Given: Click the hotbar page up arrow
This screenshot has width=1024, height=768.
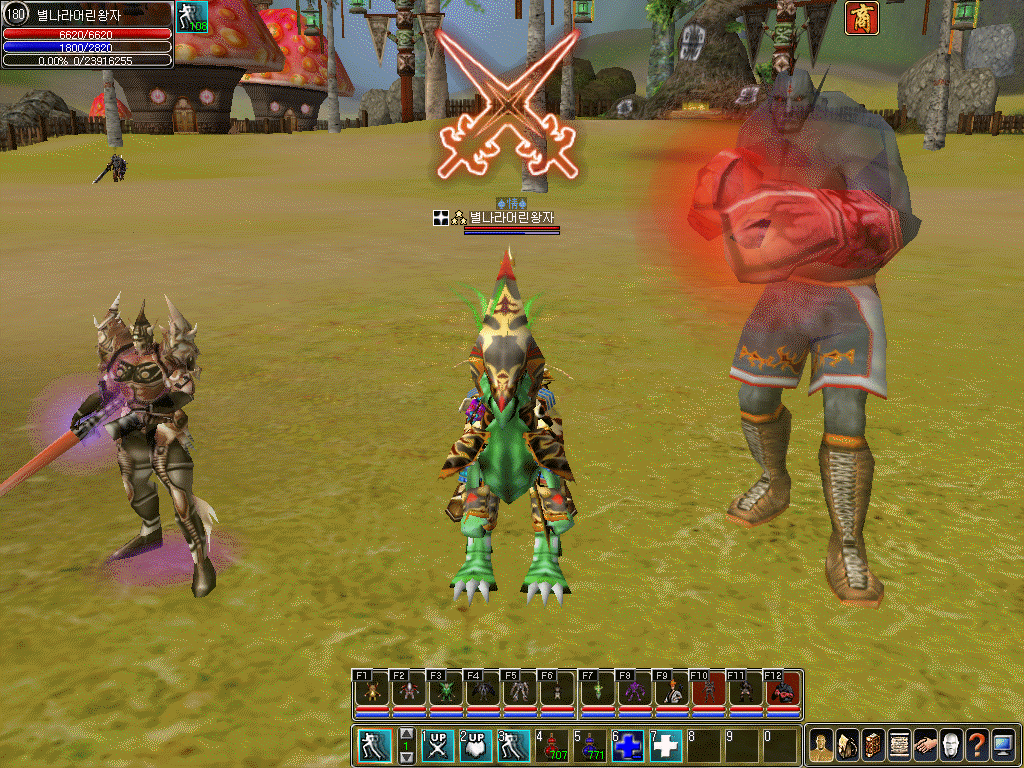Looking at the screenshot, I should [407, 734].
